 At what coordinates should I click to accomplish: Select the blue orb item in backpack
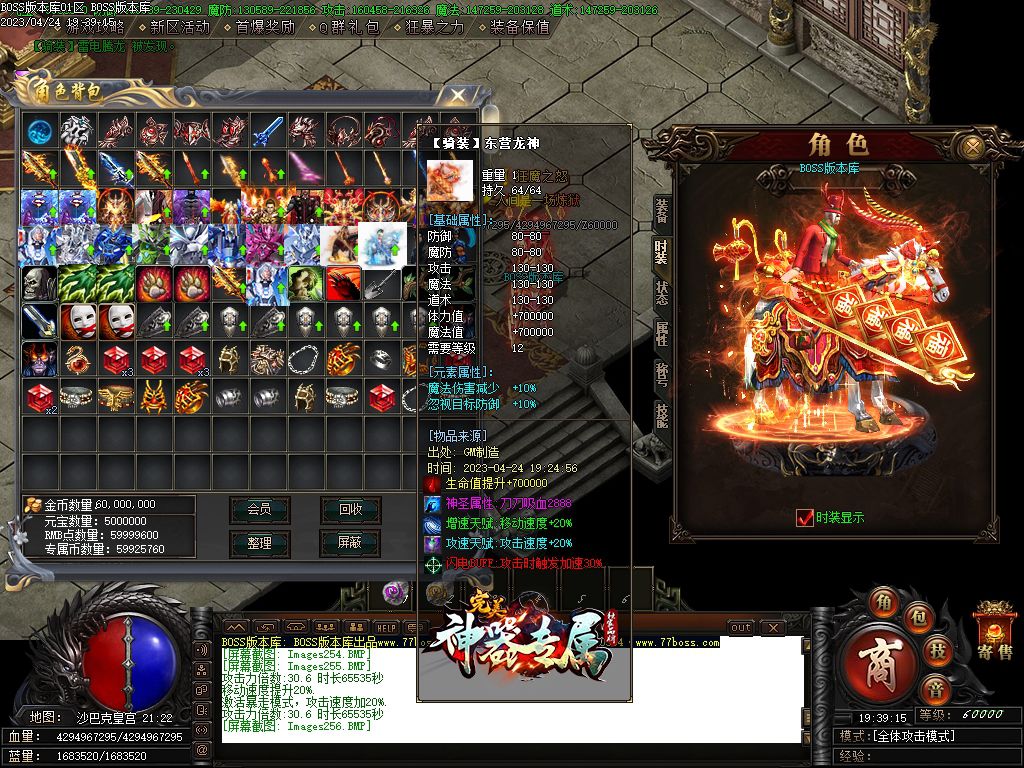(x=40, y=130)
